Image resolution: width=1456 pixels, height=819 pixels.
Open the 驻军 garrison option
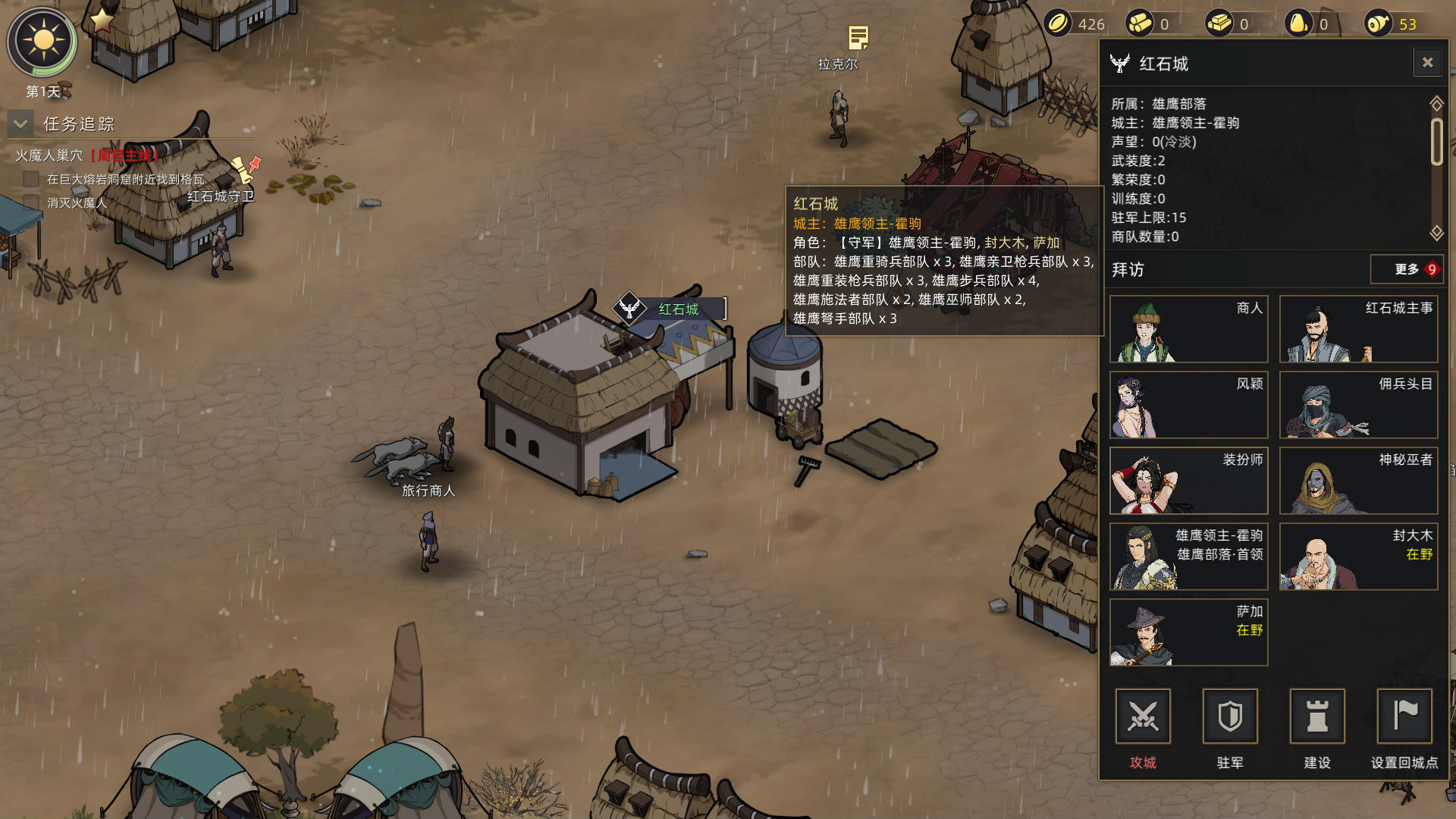(1230, 717)
